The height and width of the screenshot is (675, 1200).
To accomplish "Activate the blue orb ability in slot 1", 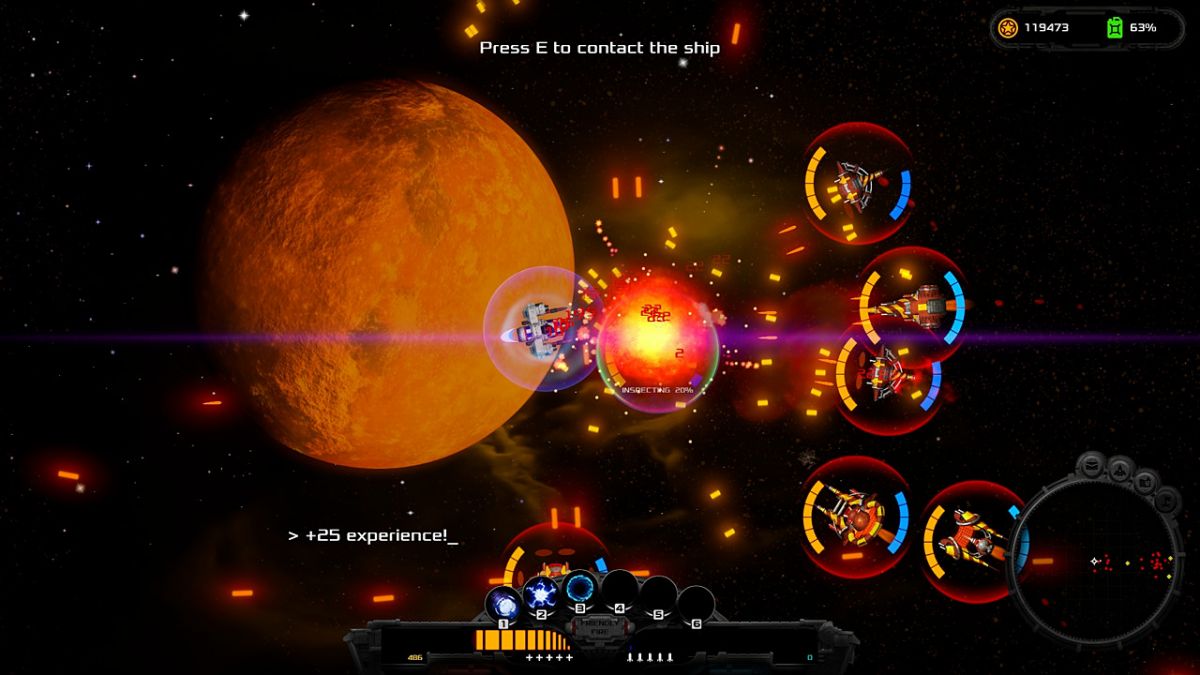I will click(503, 603).
